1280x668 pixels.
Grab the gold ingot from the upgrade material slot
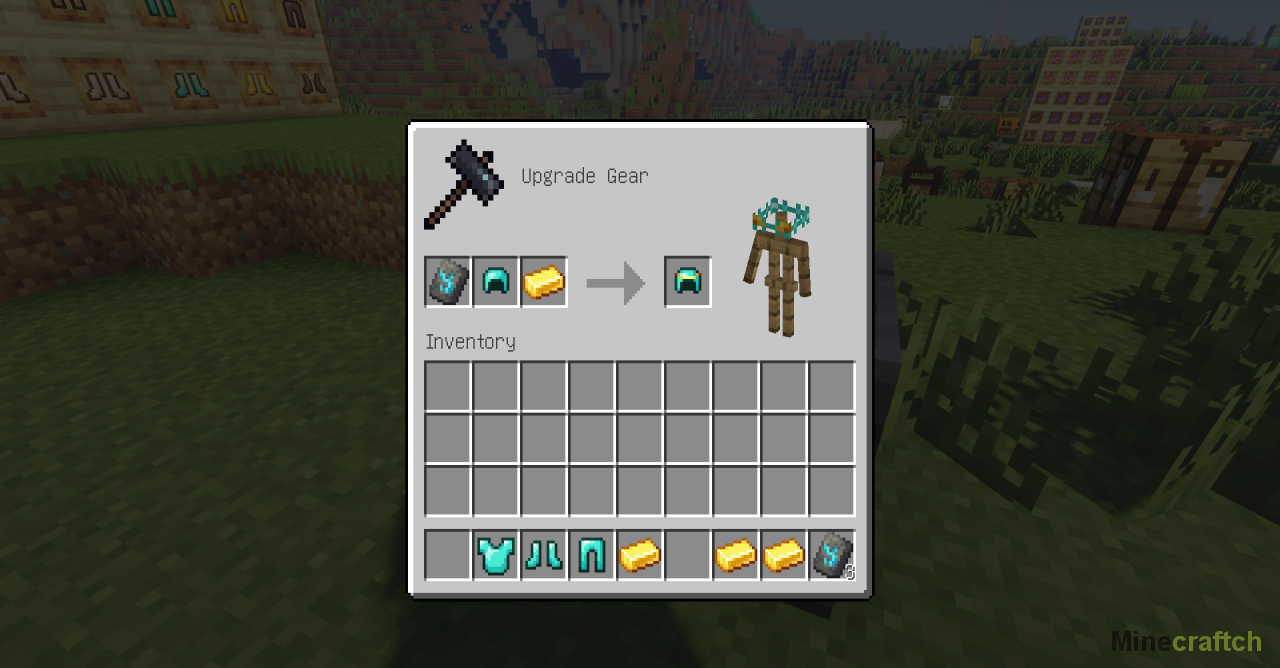point(543,282)
